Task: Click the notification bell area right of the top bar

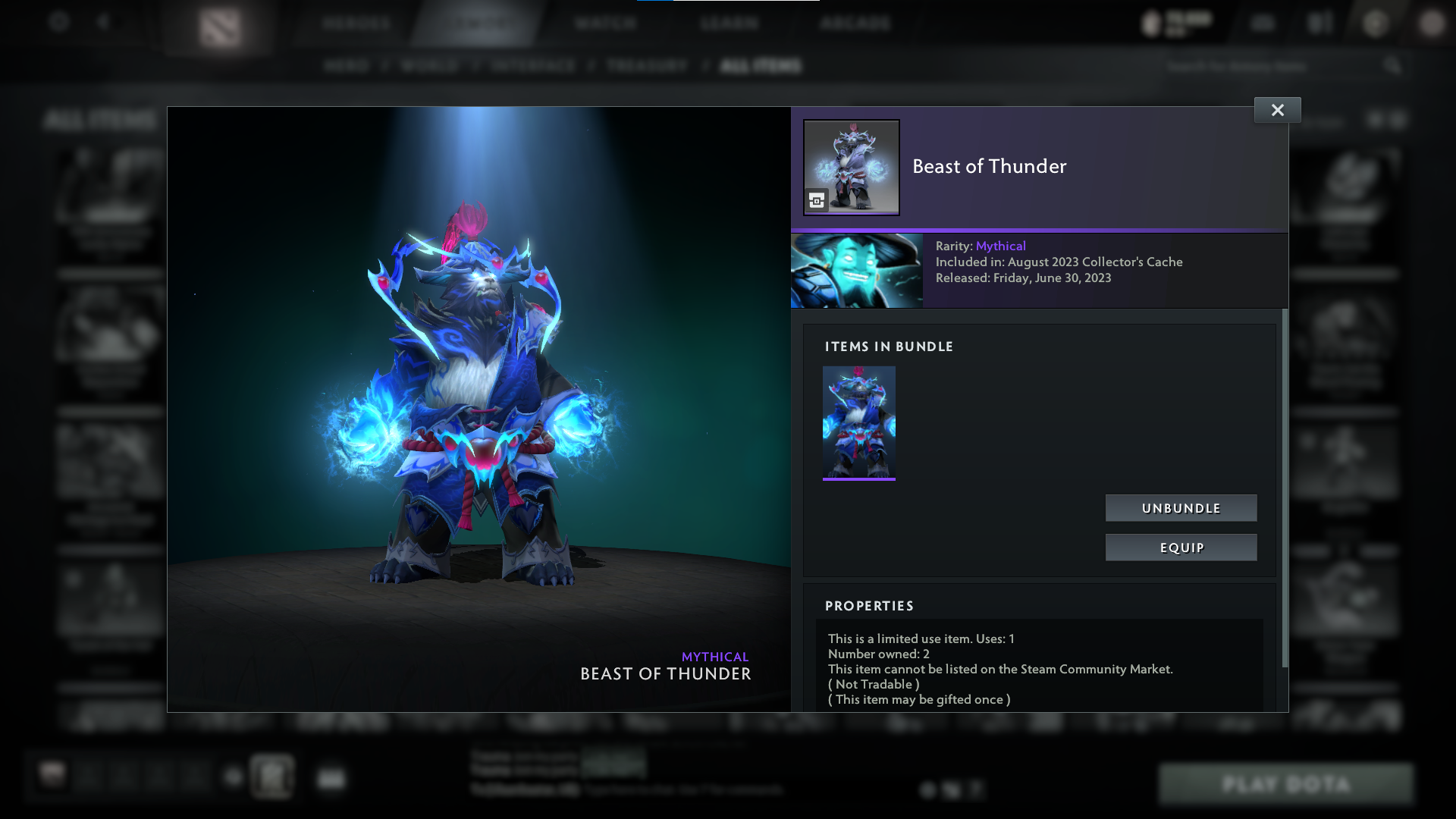Action: (x=1319, y=23)
